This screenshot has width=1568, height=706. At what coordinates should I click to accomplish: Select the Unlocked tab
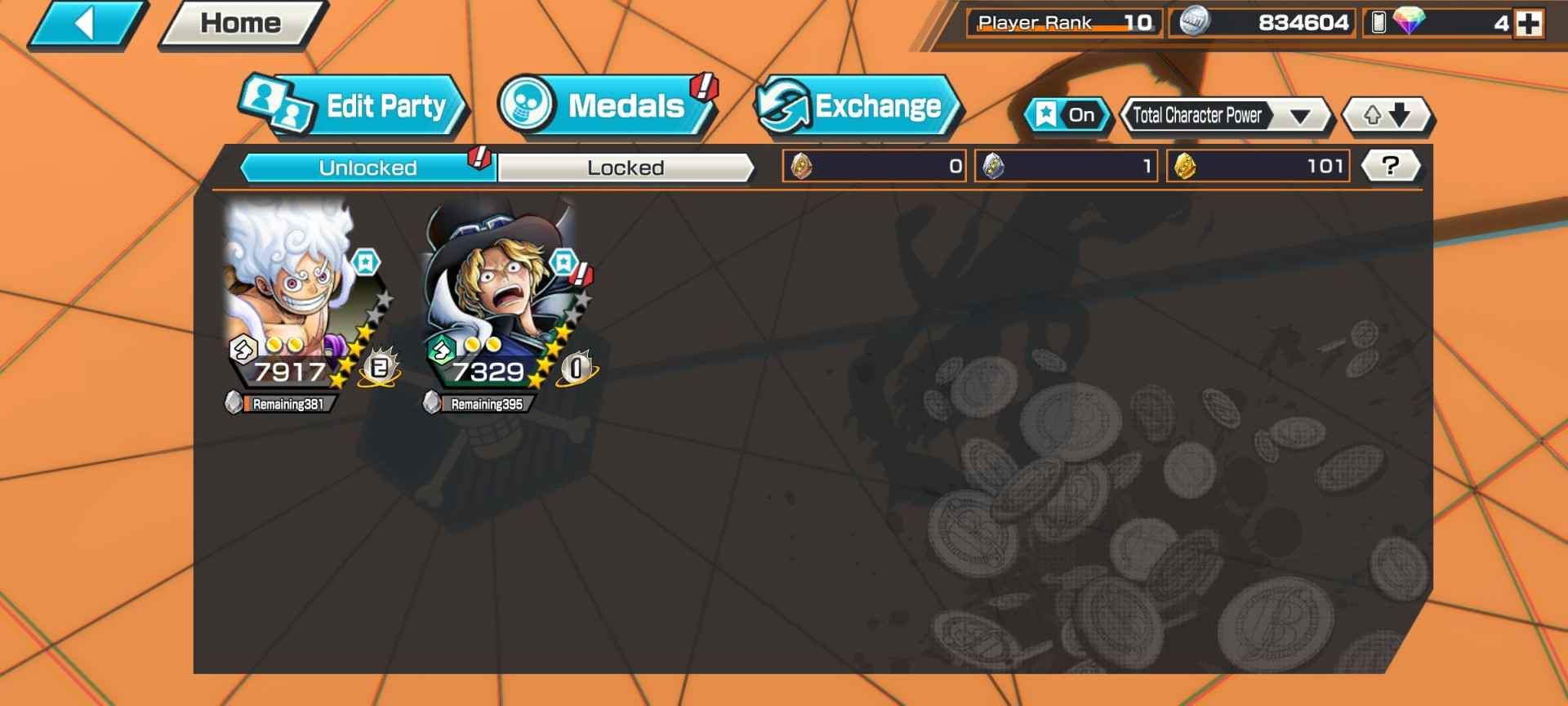(367, 167)
